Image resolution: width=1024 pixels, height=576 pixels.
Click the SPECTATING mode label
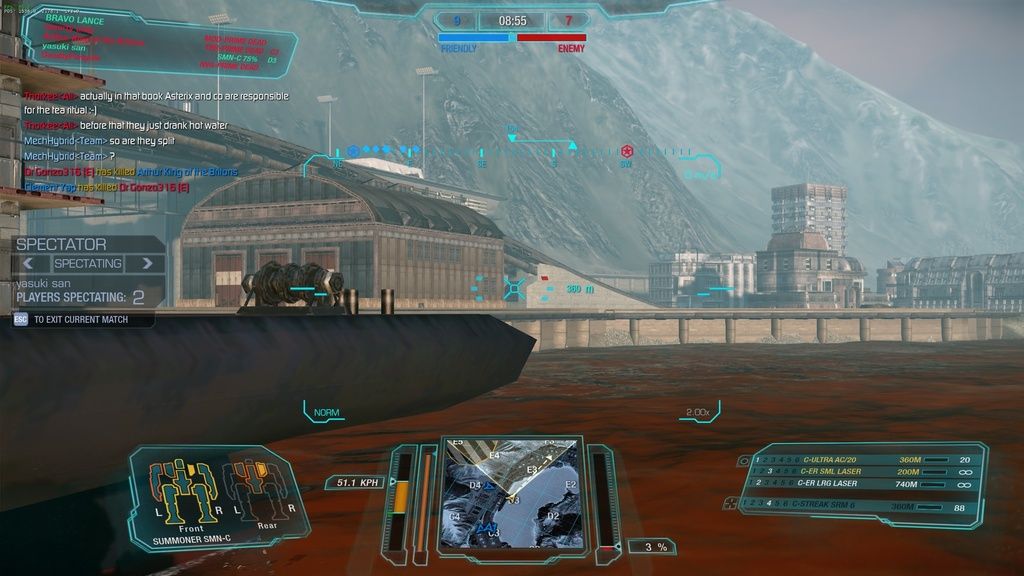(x=88, y=264)
